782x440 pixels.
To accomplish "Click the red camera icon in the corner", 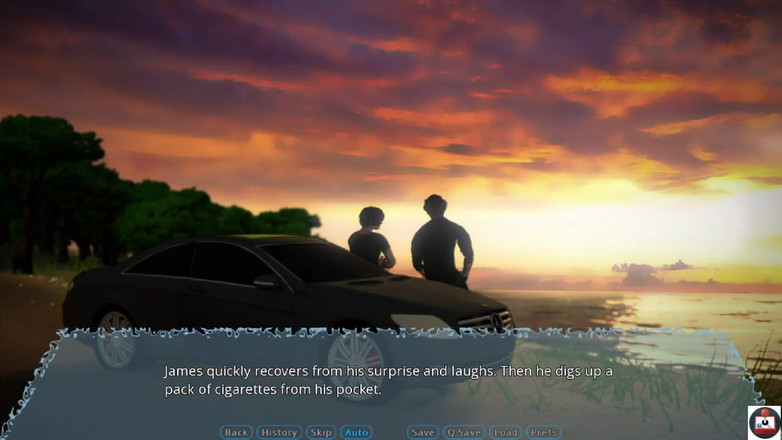I will click(x=764, y=421).
